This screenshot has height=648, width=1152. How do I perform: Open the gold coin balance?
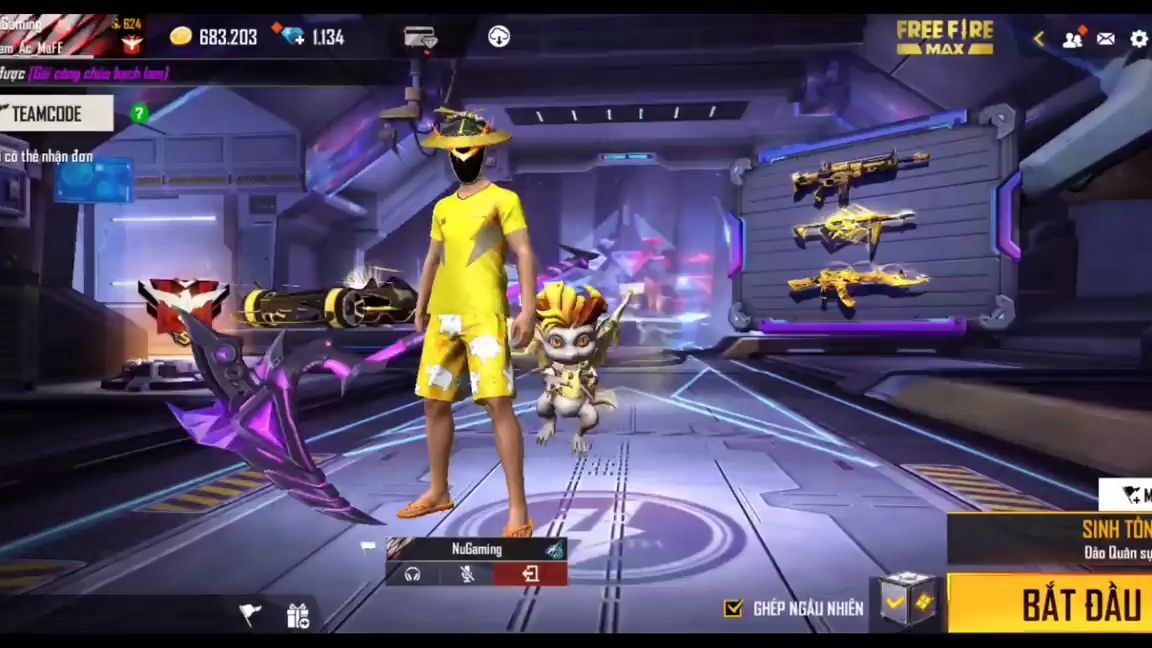(213, 37)
